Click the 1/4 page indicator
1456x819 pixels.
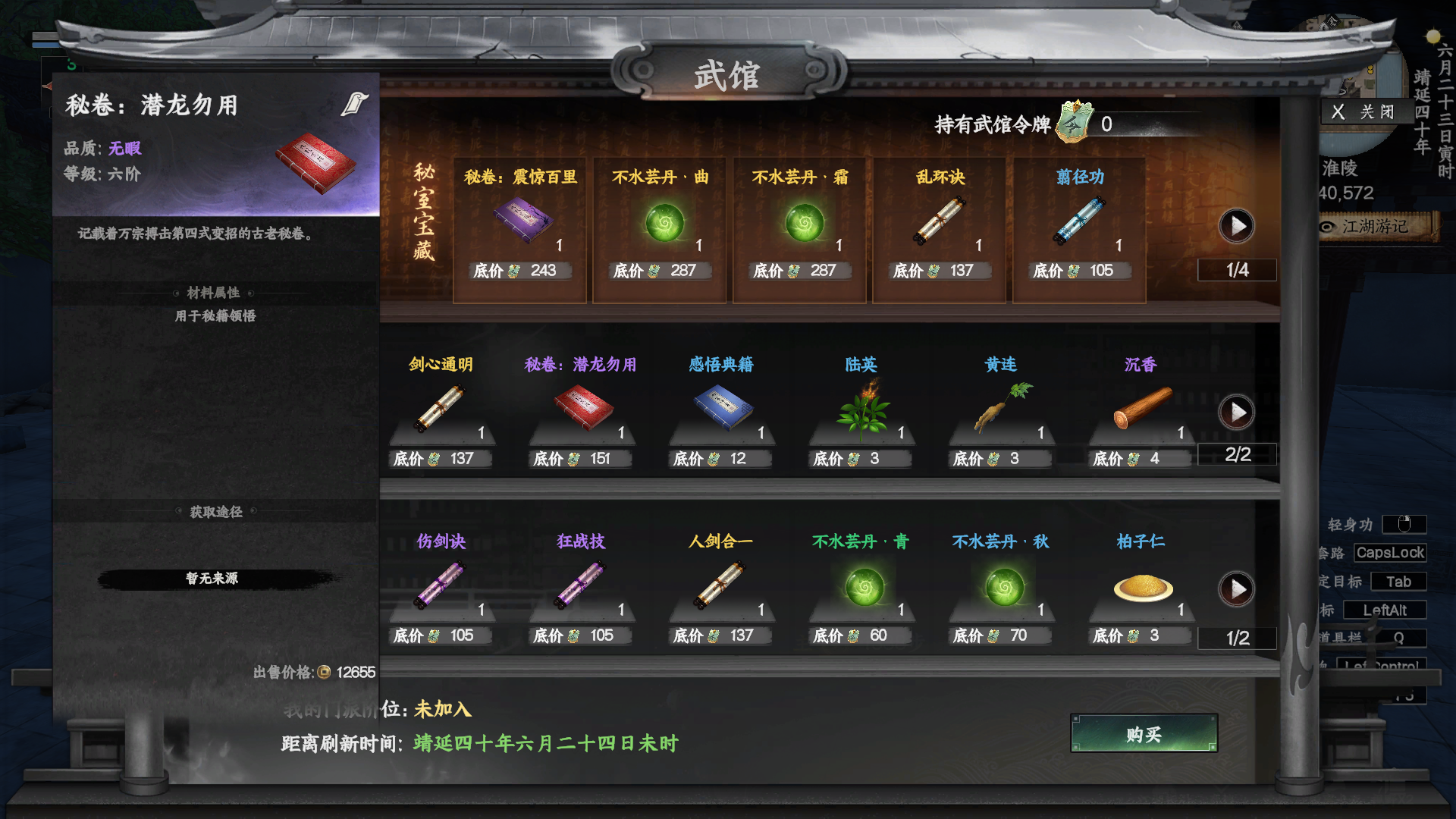click(x=1237, y=269)
